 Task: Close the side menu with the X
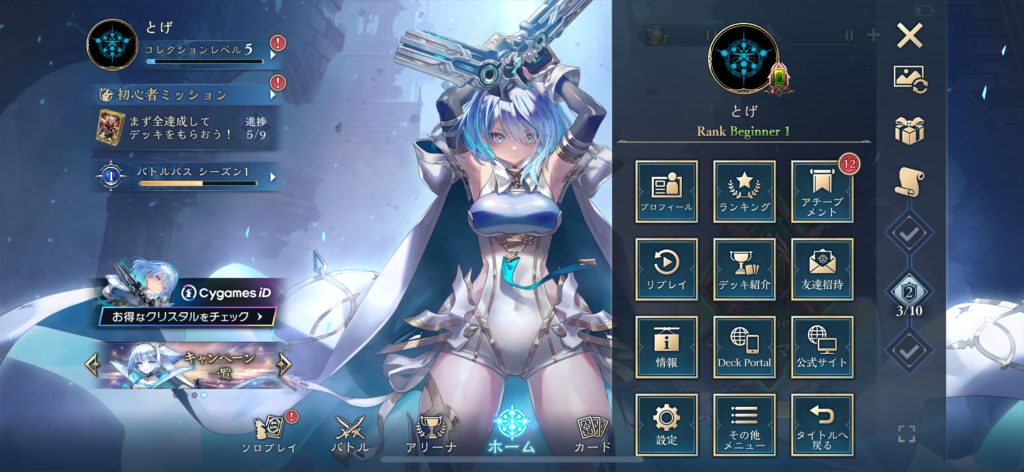[x=909, y=37]
